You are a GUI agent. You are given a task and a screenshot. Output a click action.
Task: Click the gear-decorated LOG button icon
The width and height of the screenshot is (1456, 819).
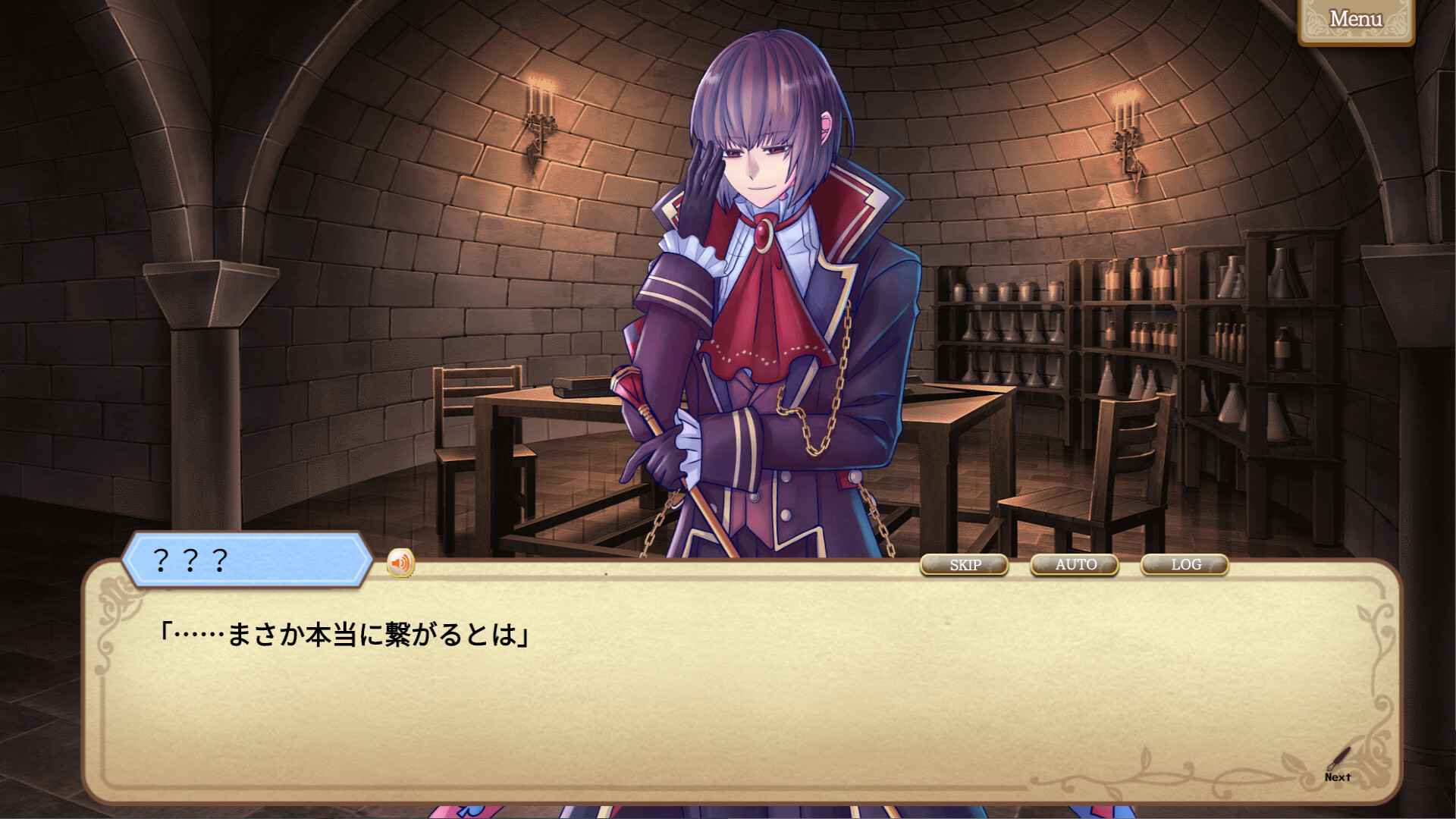pyautogui.click(x=1185, y=565)
